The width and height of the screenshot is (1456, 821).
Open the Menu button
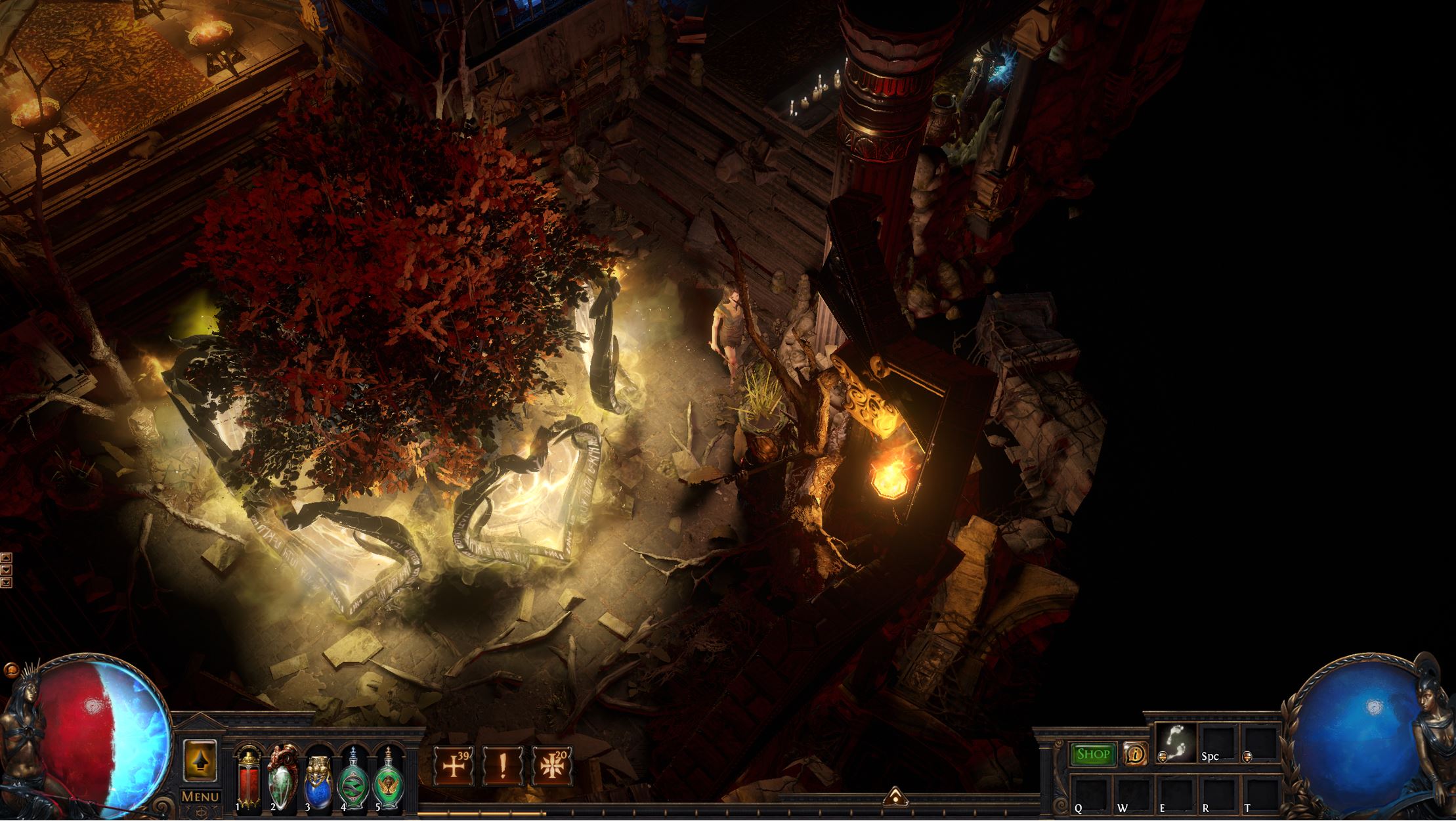pos(200,797)
